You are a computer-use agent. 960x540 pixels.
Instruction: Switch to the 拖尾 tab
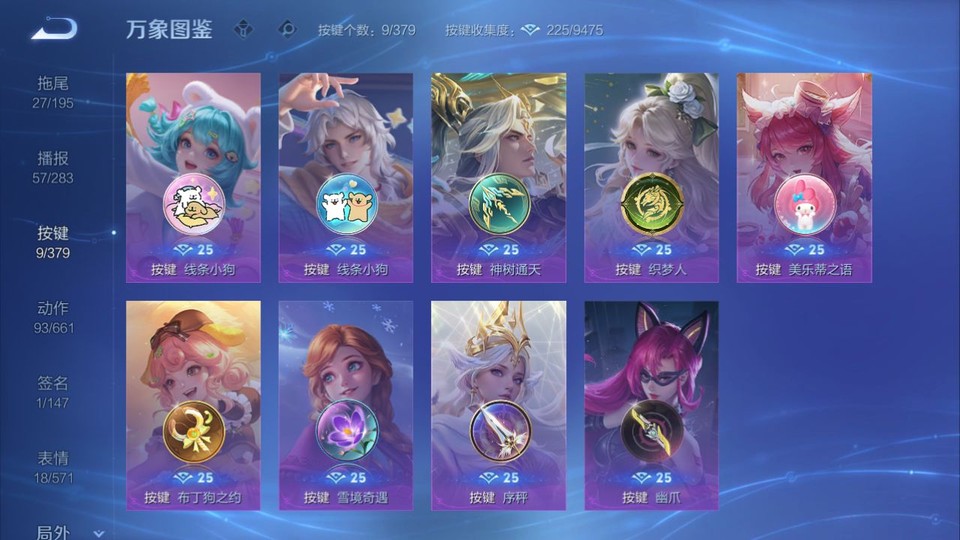click(54, 92)
